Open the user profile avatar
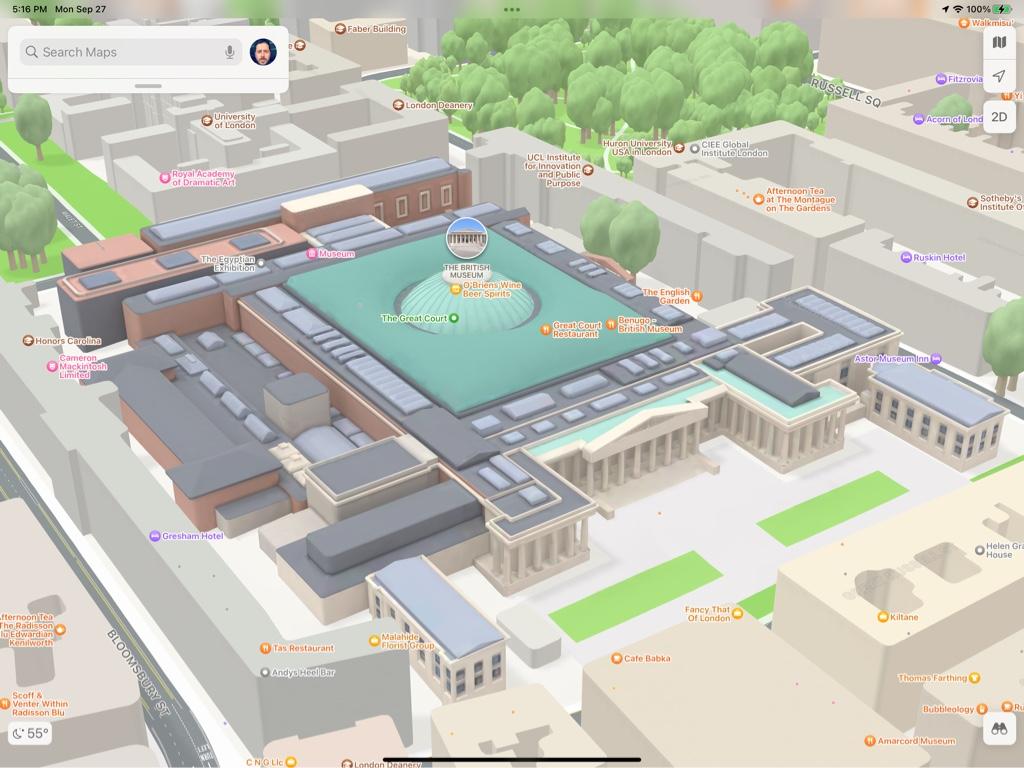 (x=263, y=52)
